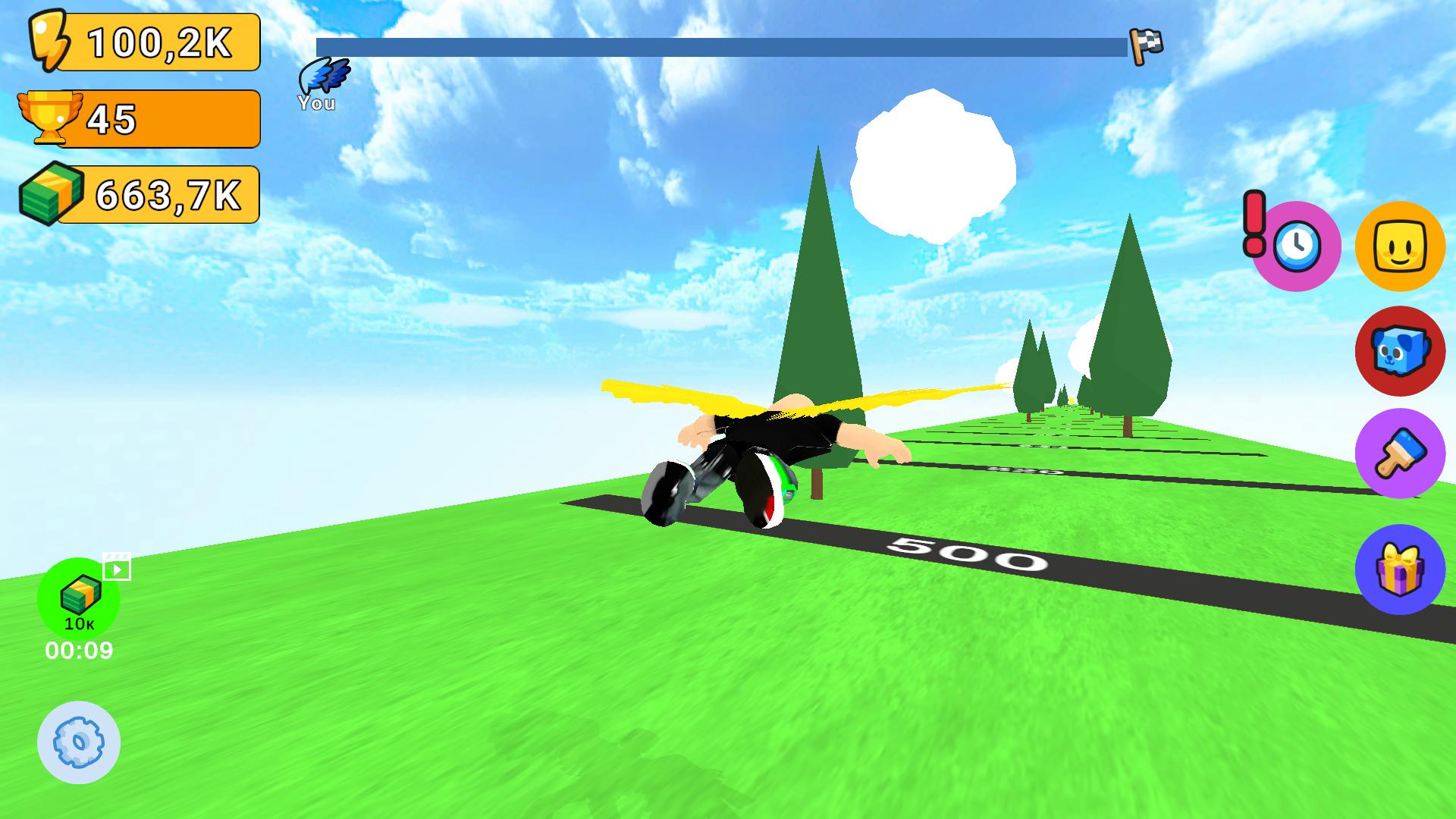
Task: Open the pink timed rewards clock icon
Action: (x=1300, y=245)
